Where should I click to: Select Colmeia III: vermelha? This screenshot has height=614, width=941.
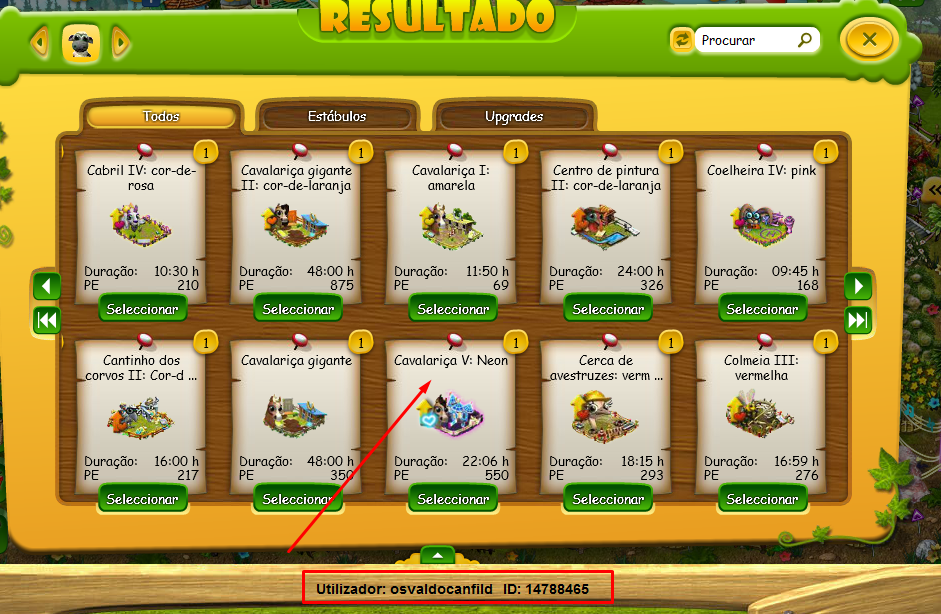762,498
